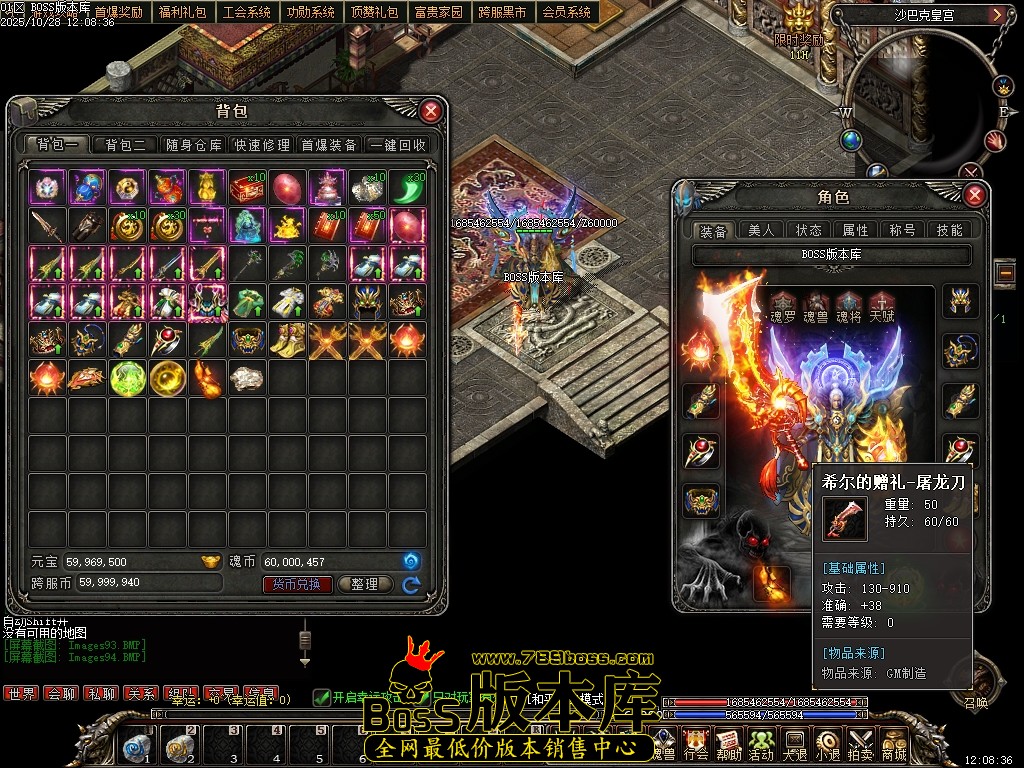
Task: Open the 随身仓库 portable storage tab
Action: coord(194,145)
